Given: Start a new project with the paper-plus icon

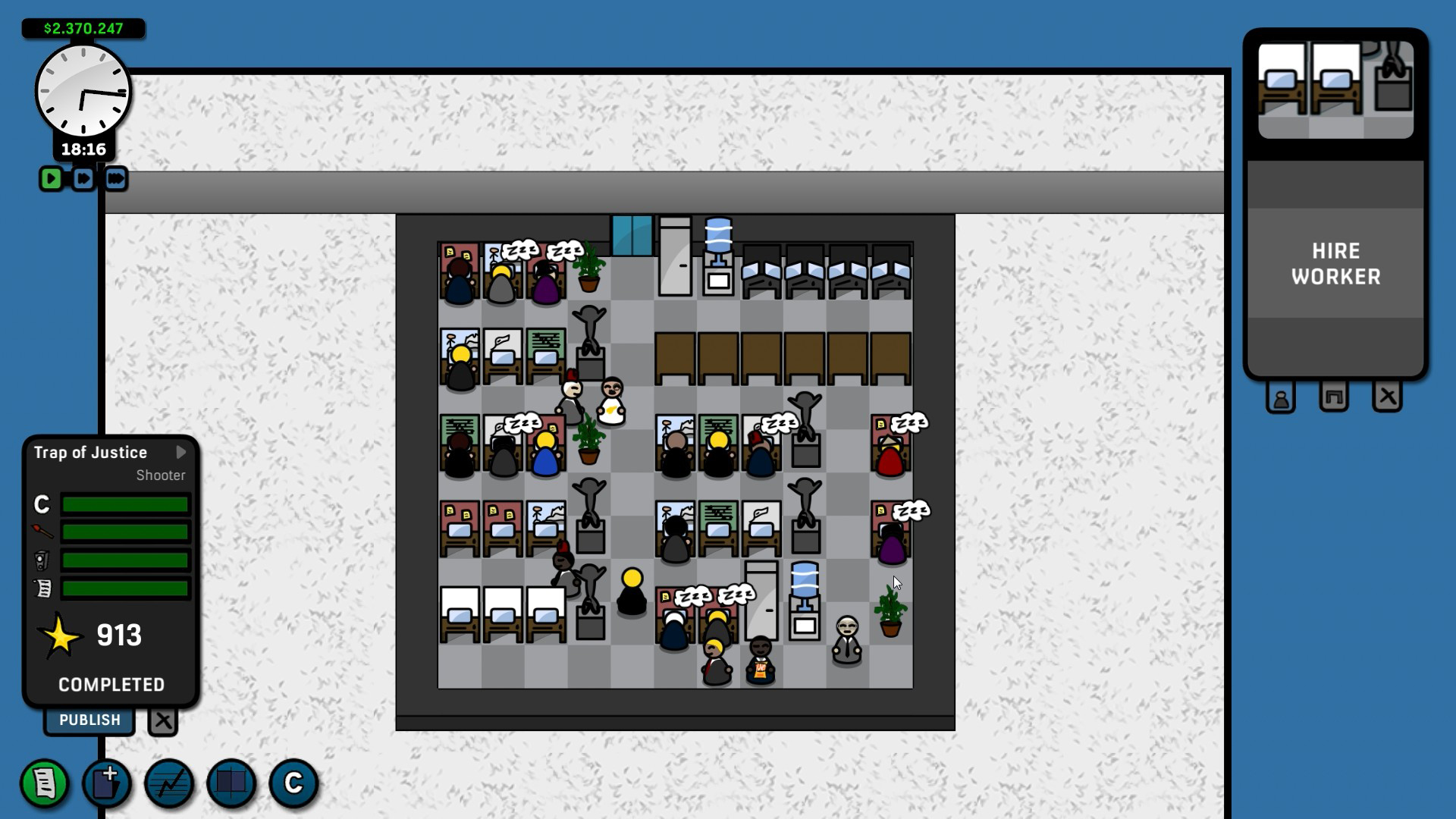Looking at the screenshot, I should pyautogui.click(x=106, y=783).
